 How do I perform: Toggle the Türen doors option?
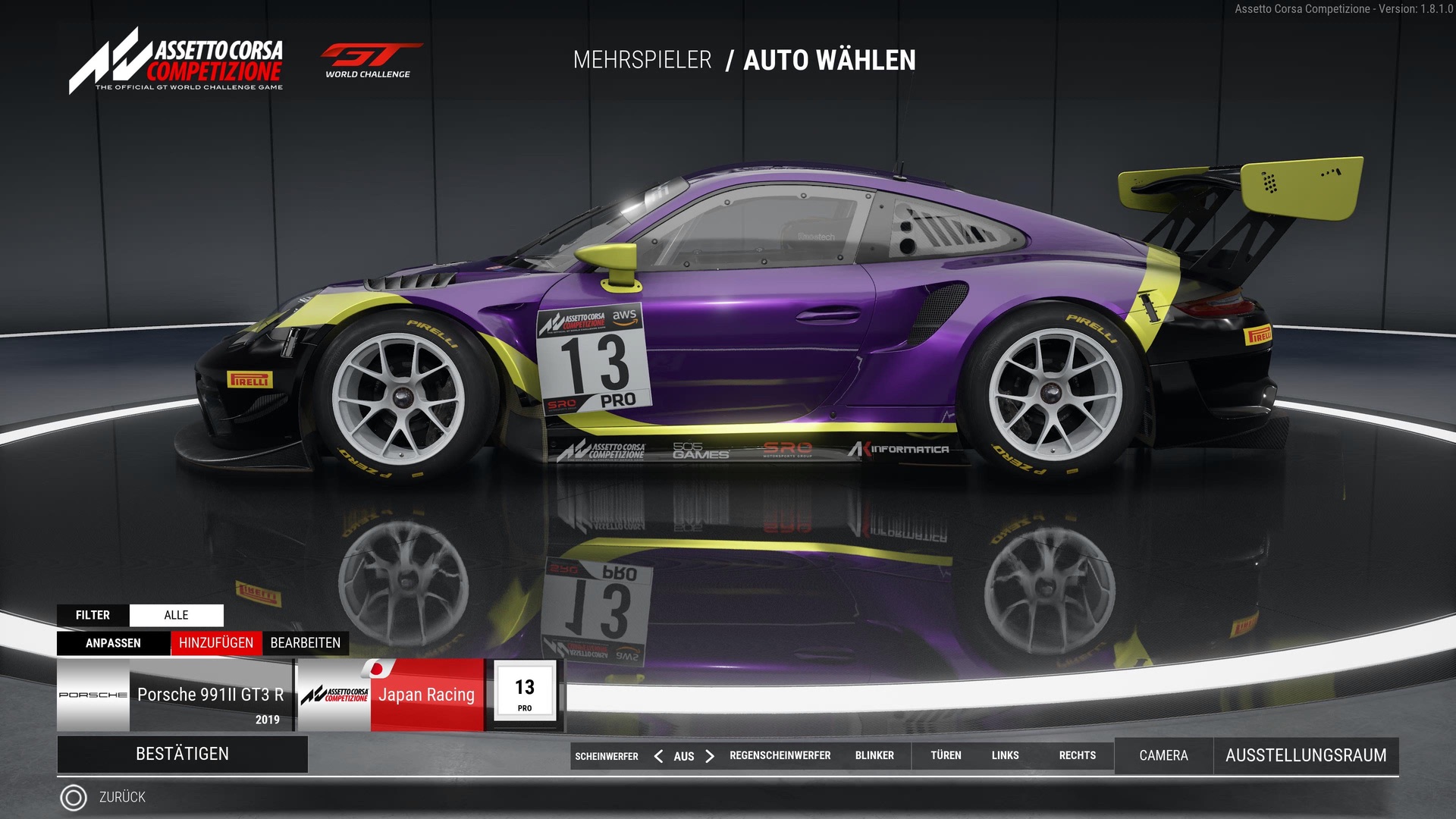coord(946,755)
